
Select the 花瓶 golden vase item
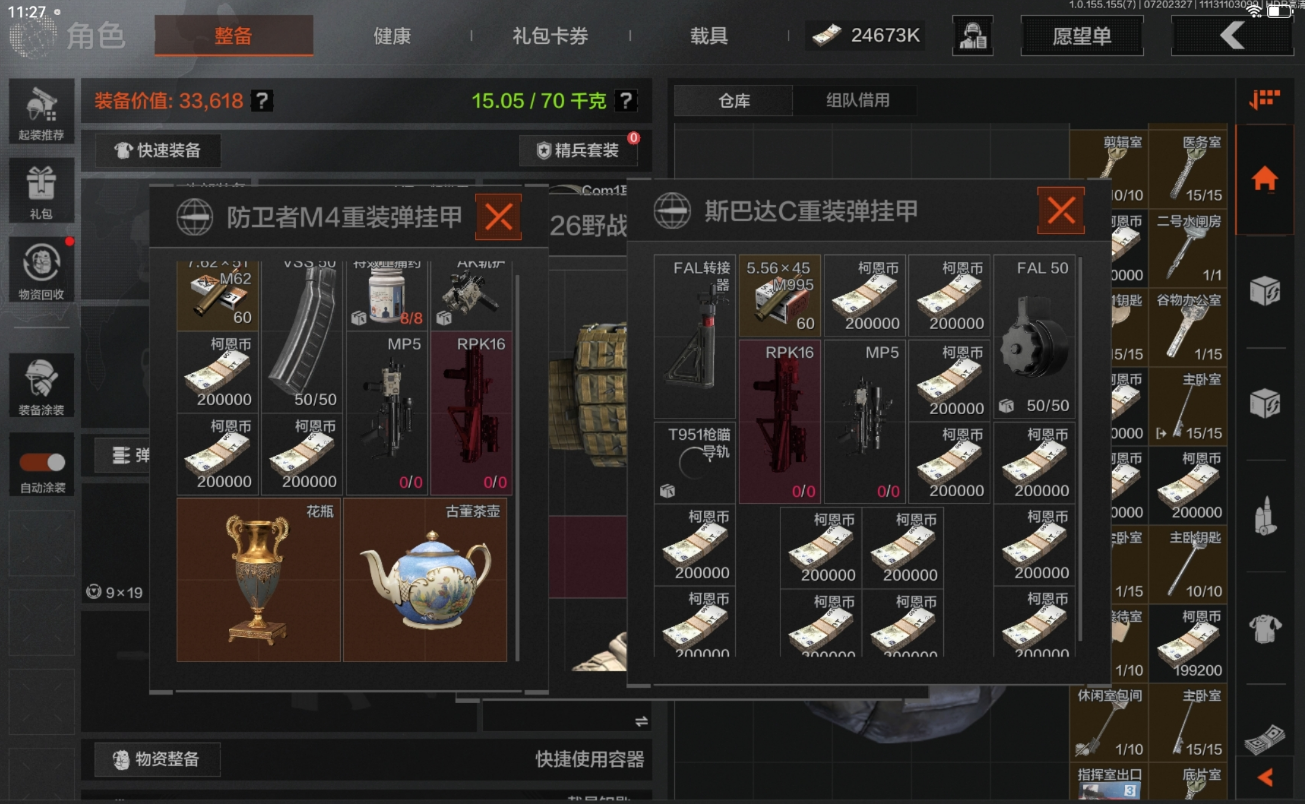[258, 580]
